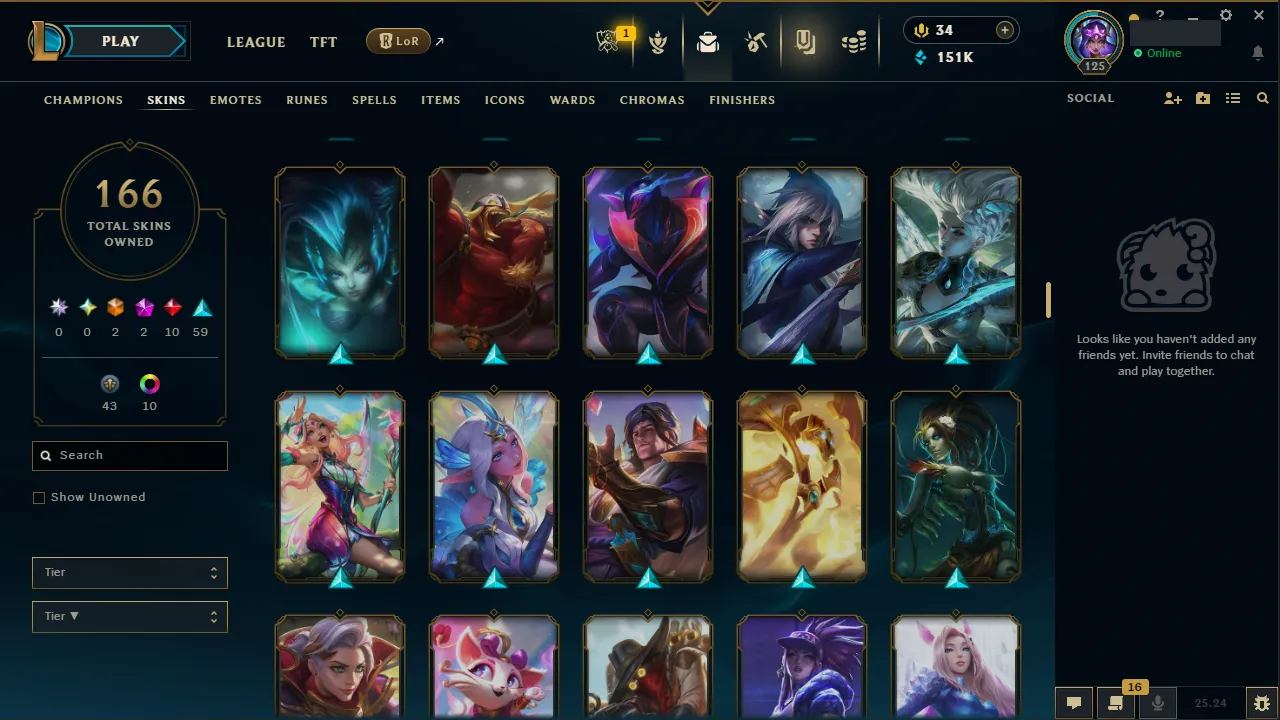Open the Tier sort order dropdown
This screenshot has height=720, width=1280.
point(129,616)
